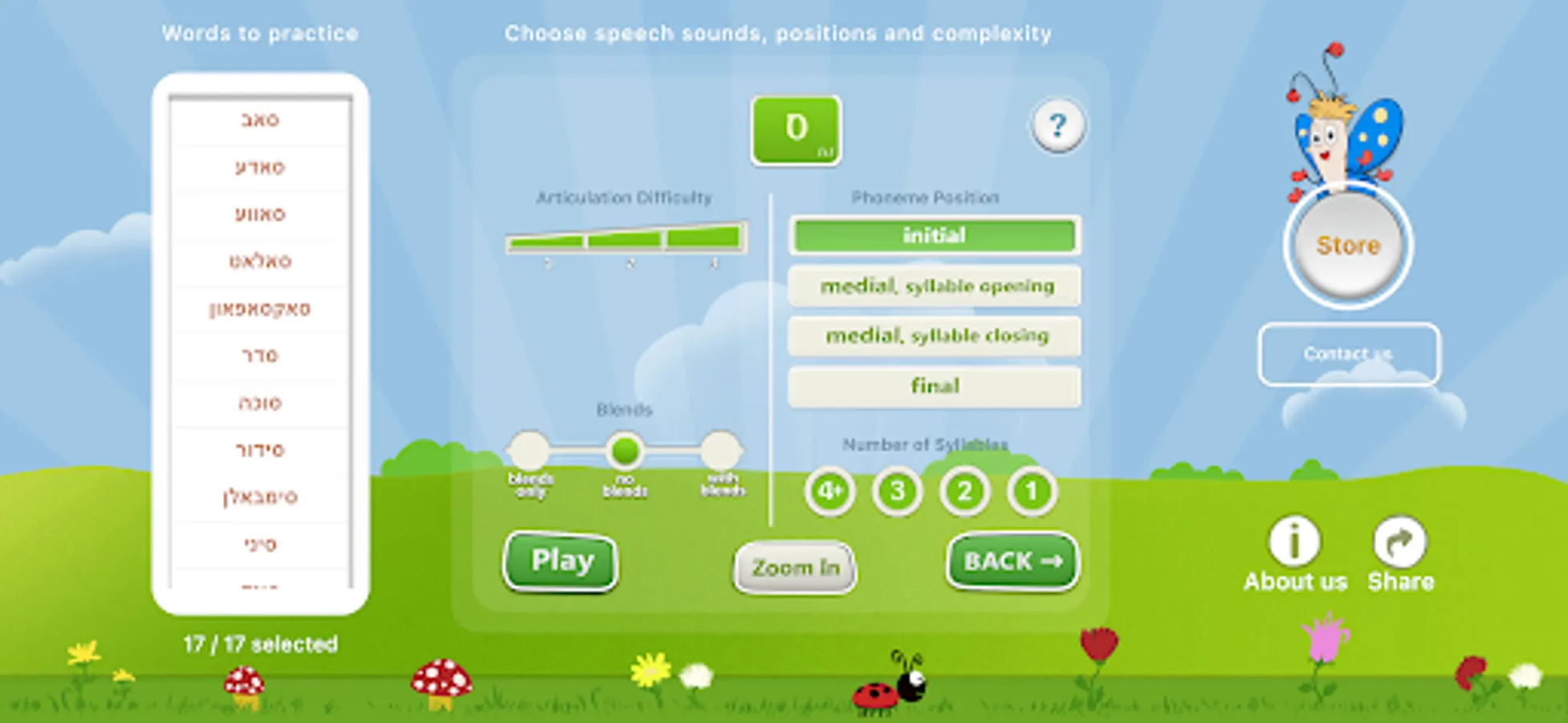
Task: Click the About us info icon
Action: pos(1294,542)
